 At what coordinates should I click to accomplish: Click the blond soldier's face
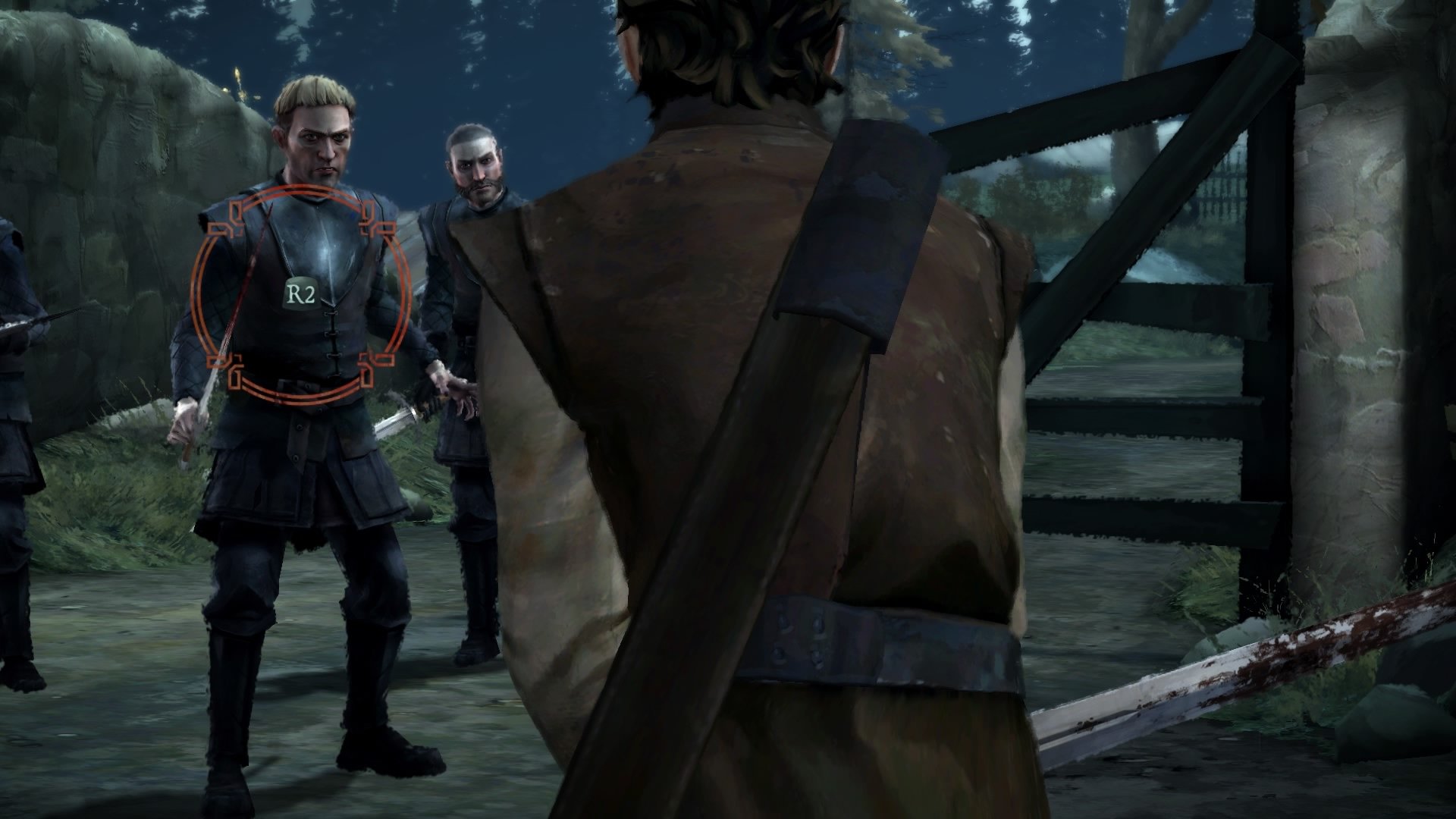tap(318, 144)
